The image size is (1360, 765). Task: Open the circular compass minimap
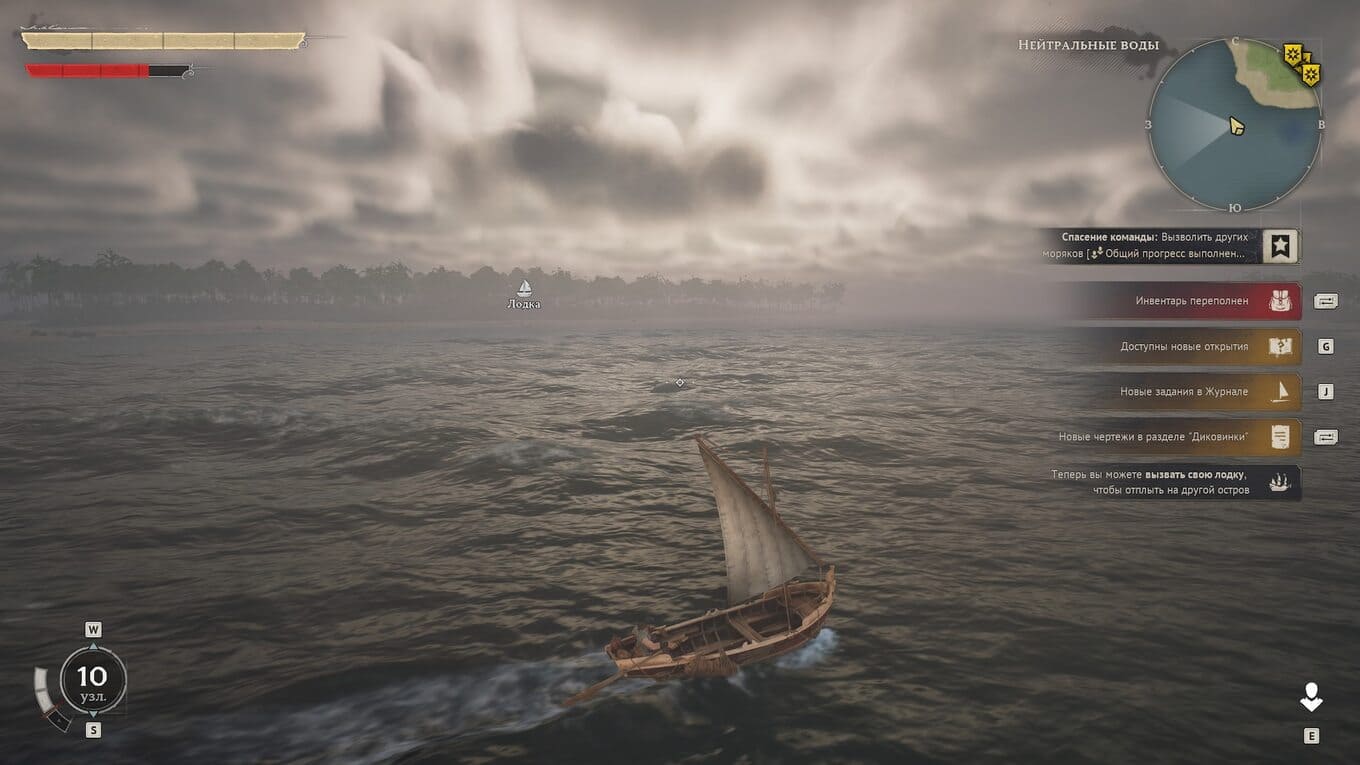[x=1234, y=125]
